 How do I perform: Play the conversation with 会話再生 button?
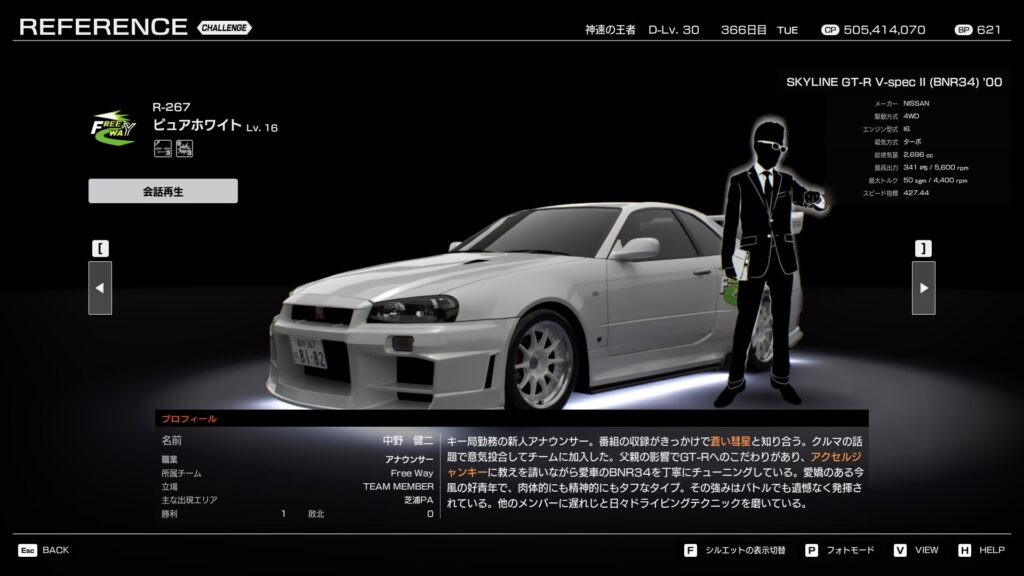(163, 191)
